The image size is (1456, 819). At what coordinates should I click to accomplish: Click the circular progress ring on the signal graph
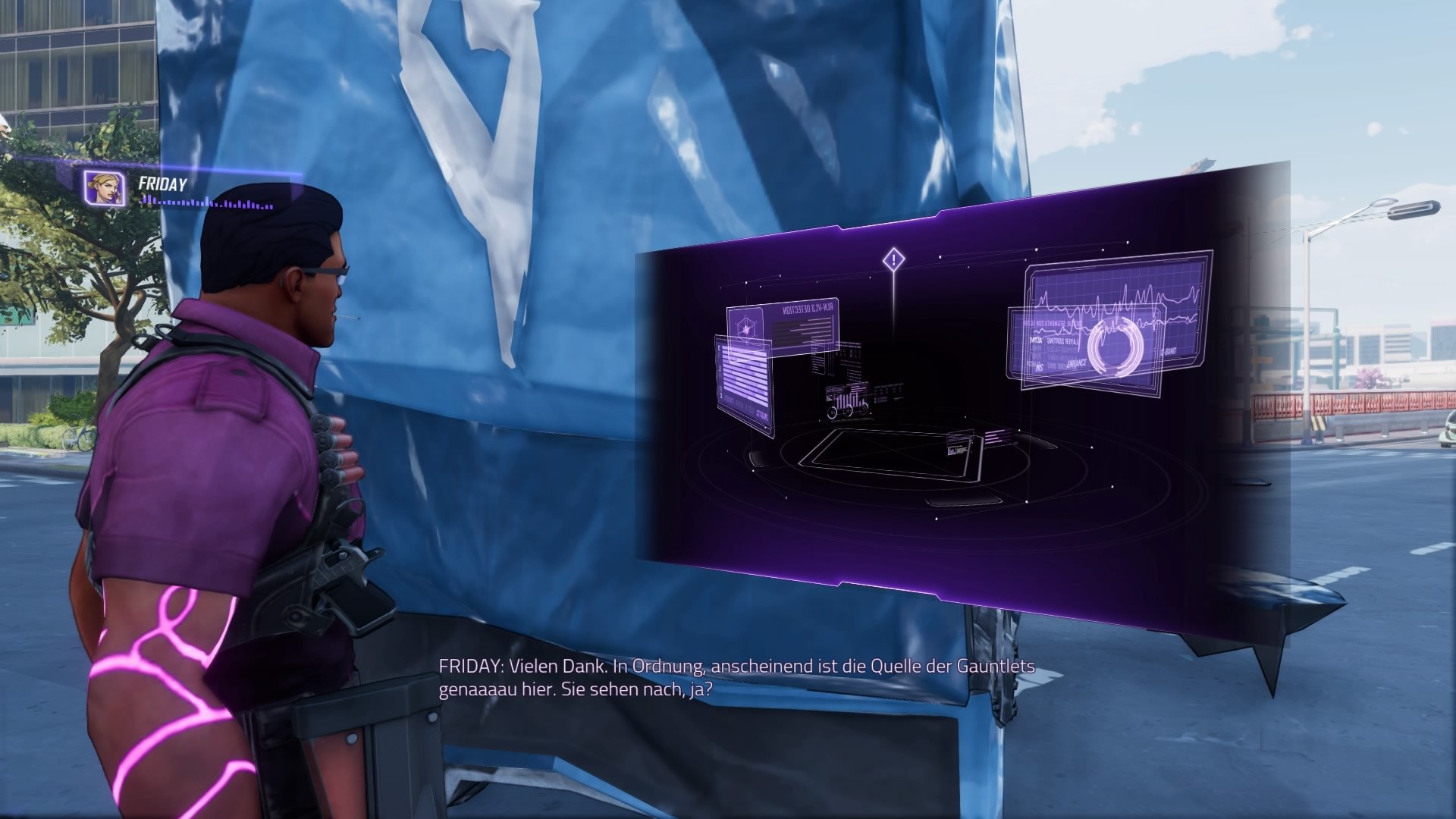point(1115,347)
